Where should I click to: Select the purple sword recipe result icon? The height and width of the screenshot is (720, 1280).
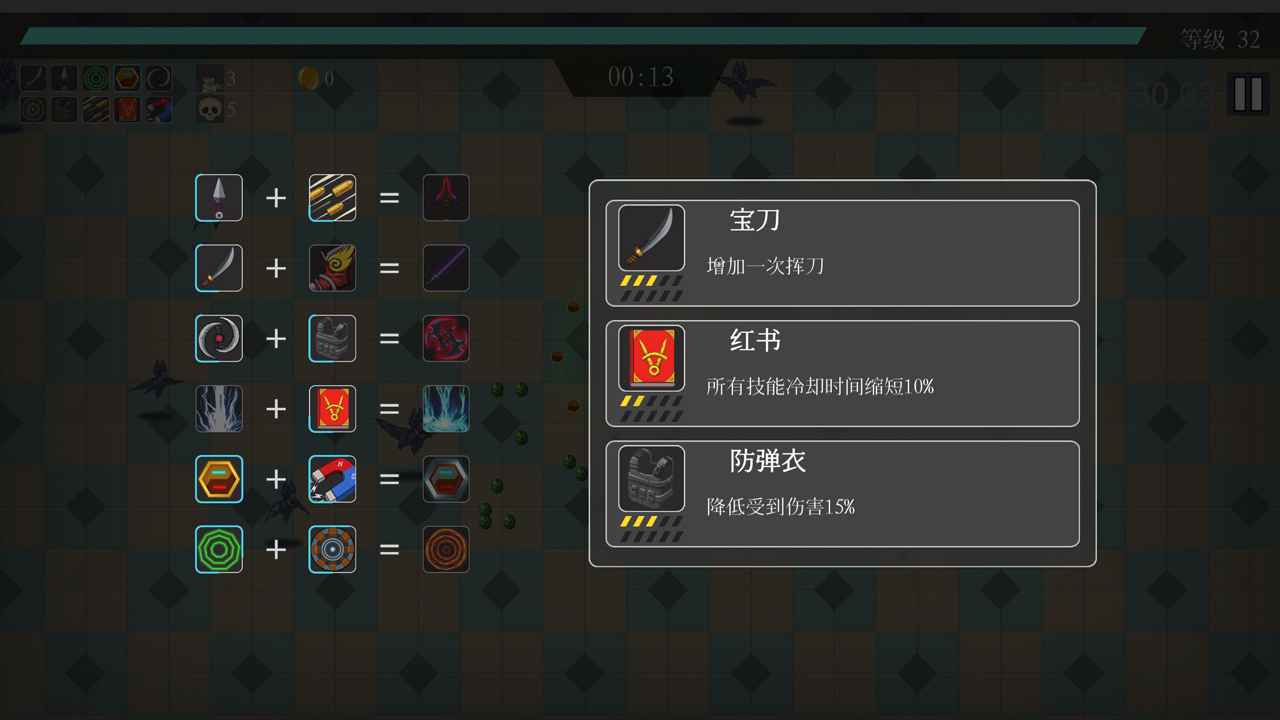(446, 268)
